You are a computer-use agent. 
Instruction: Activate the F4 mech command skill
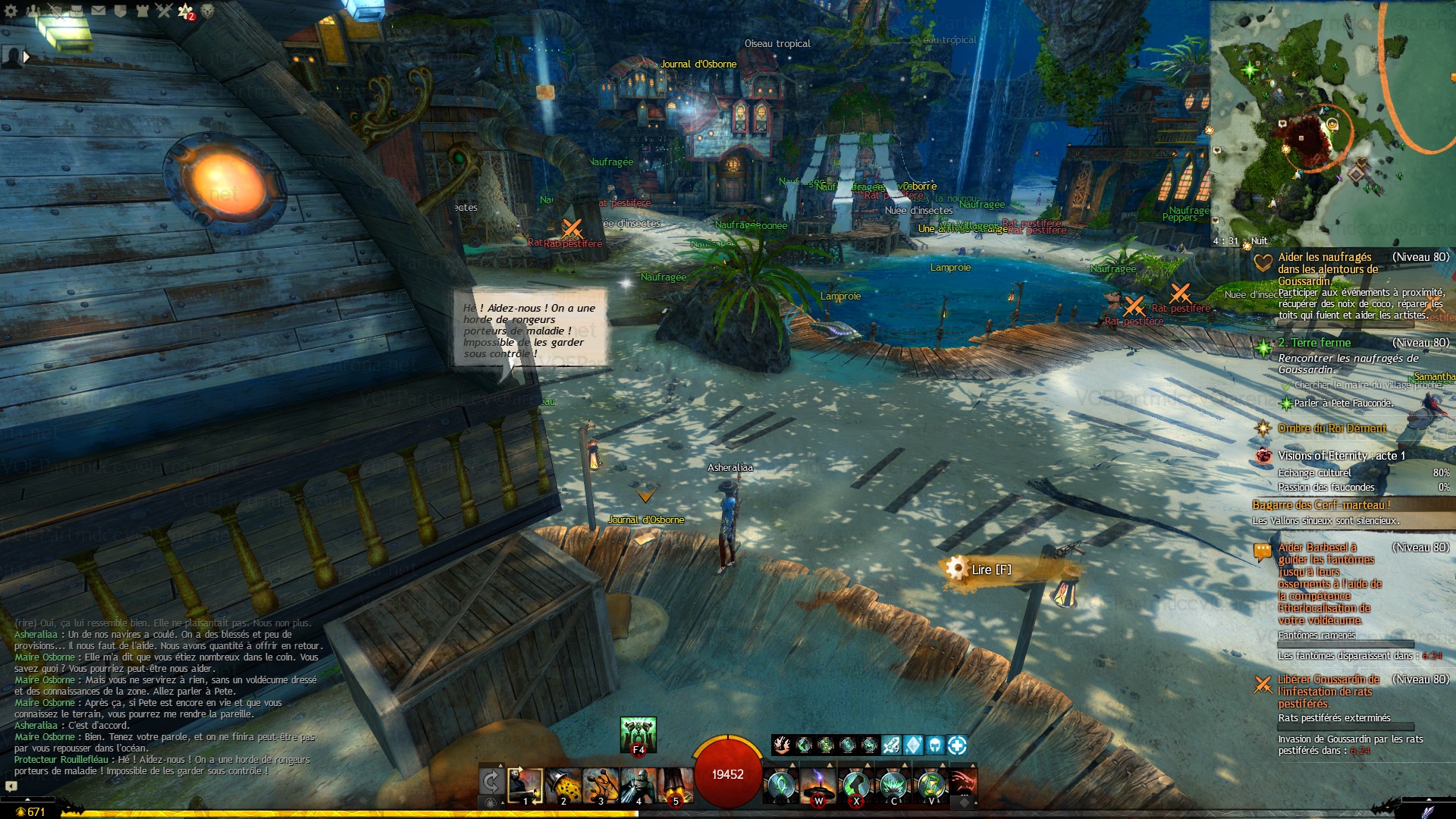tap(638, 735)
